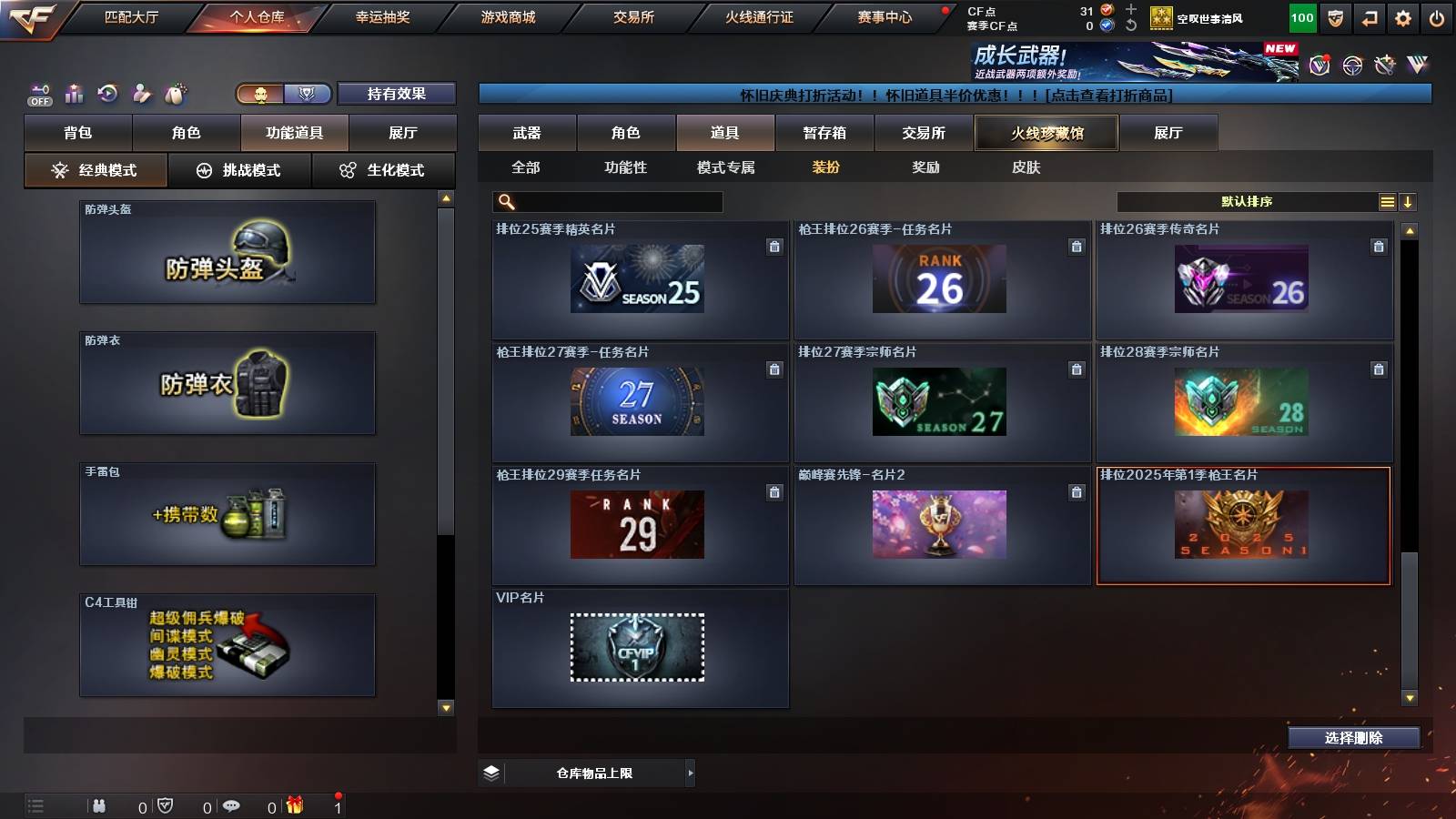Screen dimensions: 1456x819
Task: Open the settings gear icon top right
Action: pos(1404,16)
